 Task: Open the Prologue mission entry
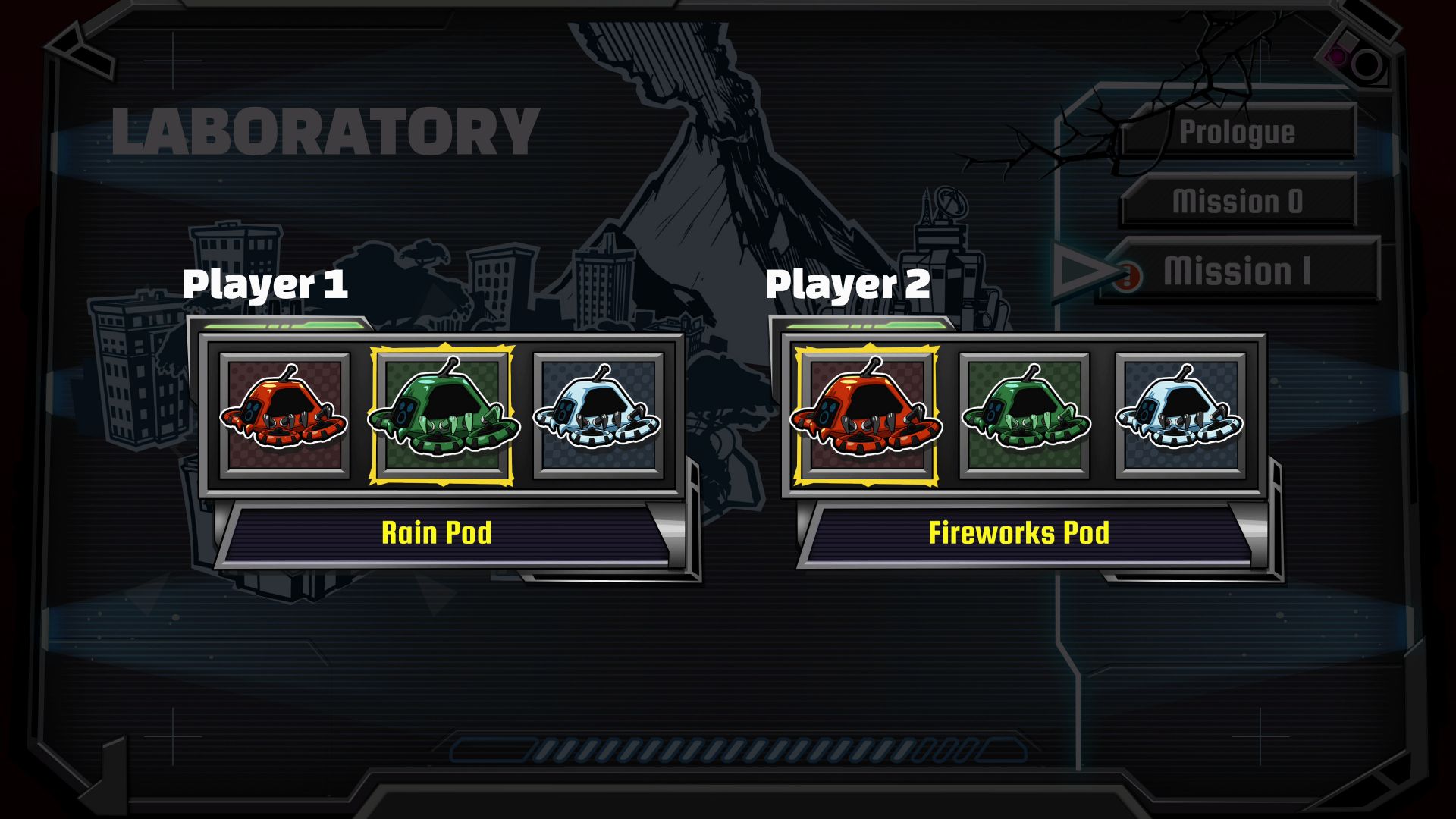(x=1238, y=132)
